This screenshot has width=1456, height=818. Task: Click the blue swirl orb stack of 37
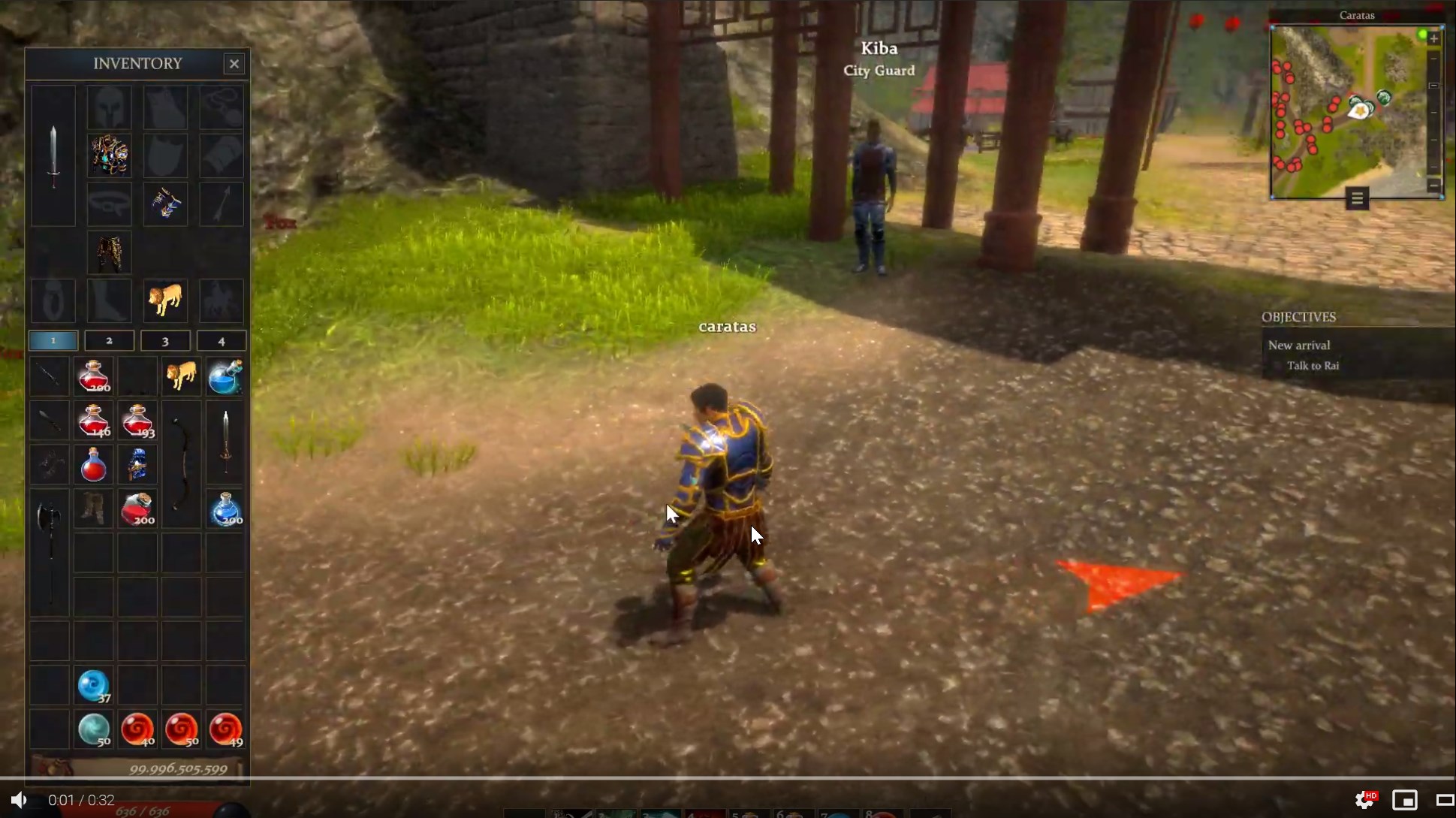[92, 685]
